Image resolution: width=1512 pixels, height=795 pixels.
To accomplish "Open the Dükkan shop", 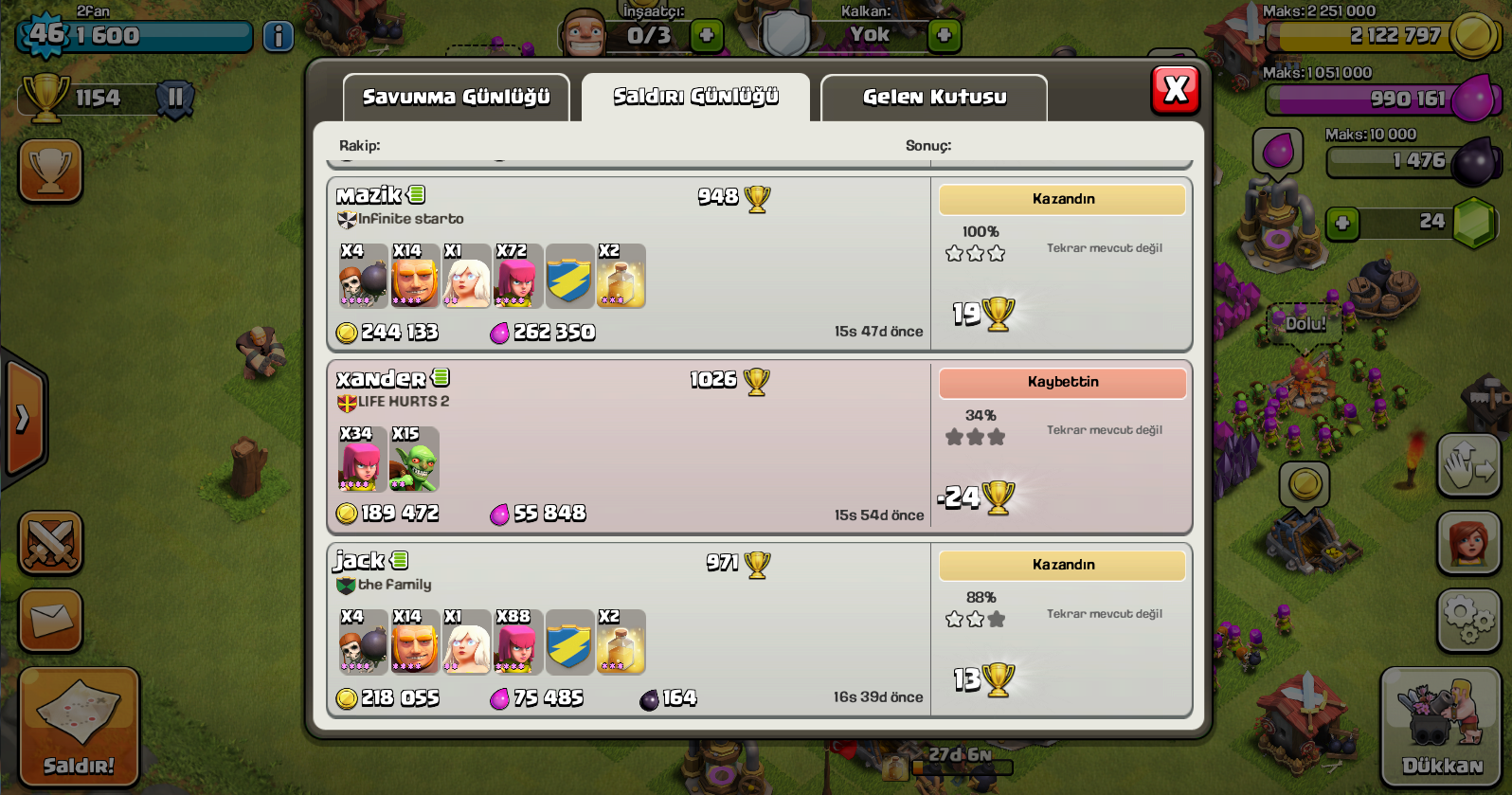I will tap(1442, 727).
